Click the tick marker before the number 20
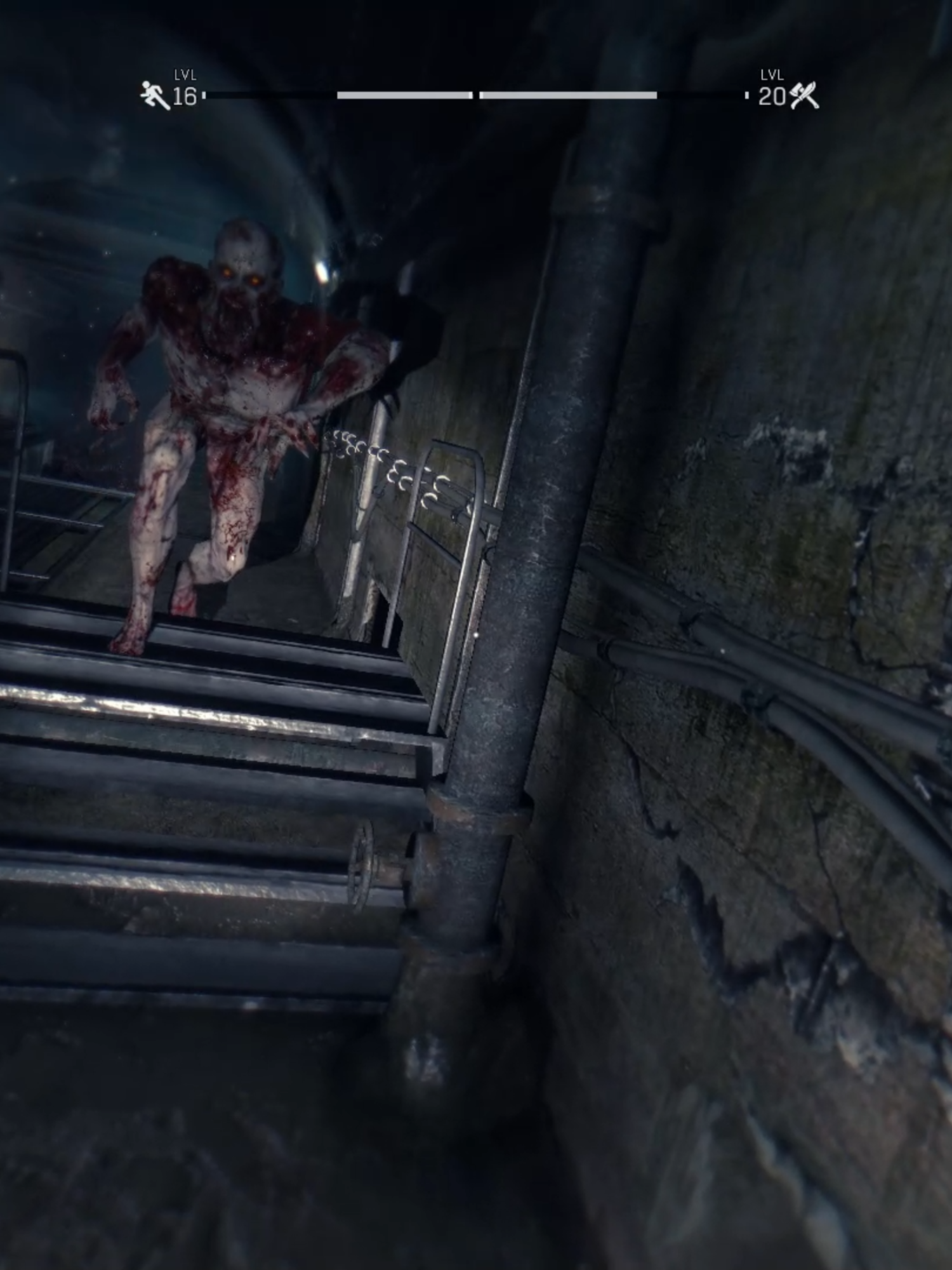The height and width of the screenshot is (1270, 952). [746, 95]
